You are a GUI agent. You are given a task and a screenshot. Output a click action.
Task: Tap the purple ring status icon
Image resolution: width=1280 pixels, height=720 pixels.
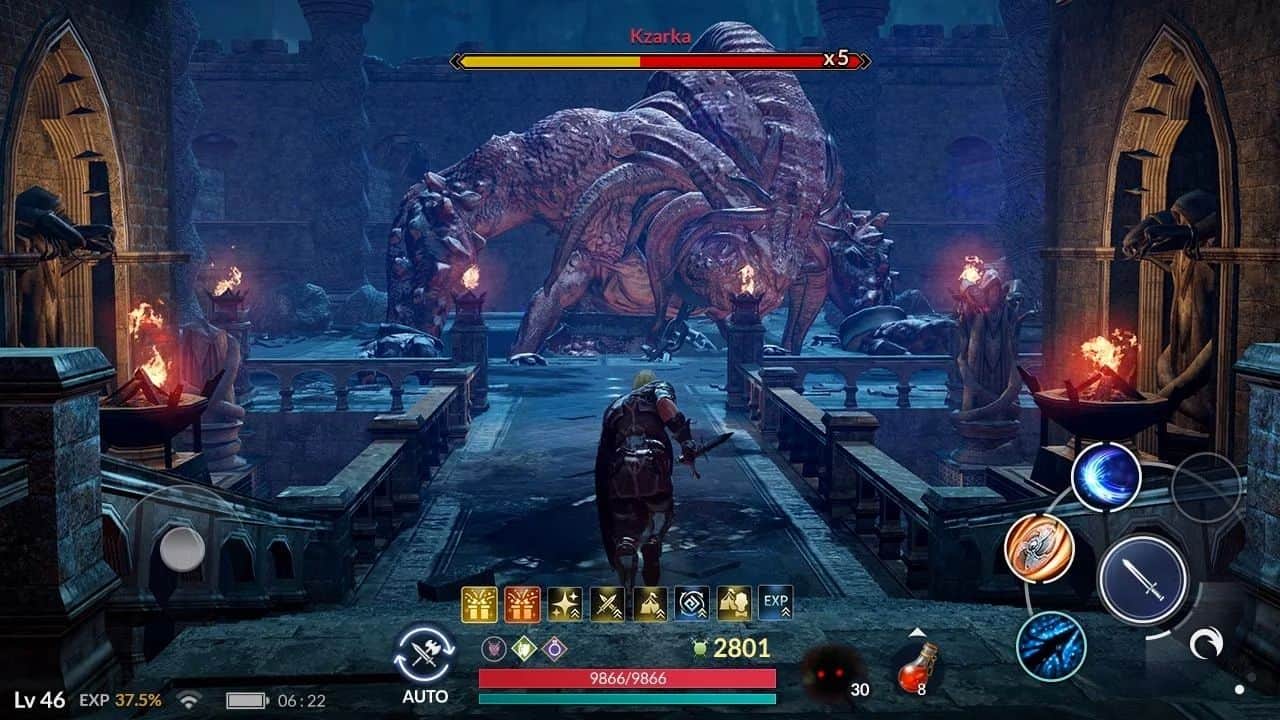click(555, 648)
